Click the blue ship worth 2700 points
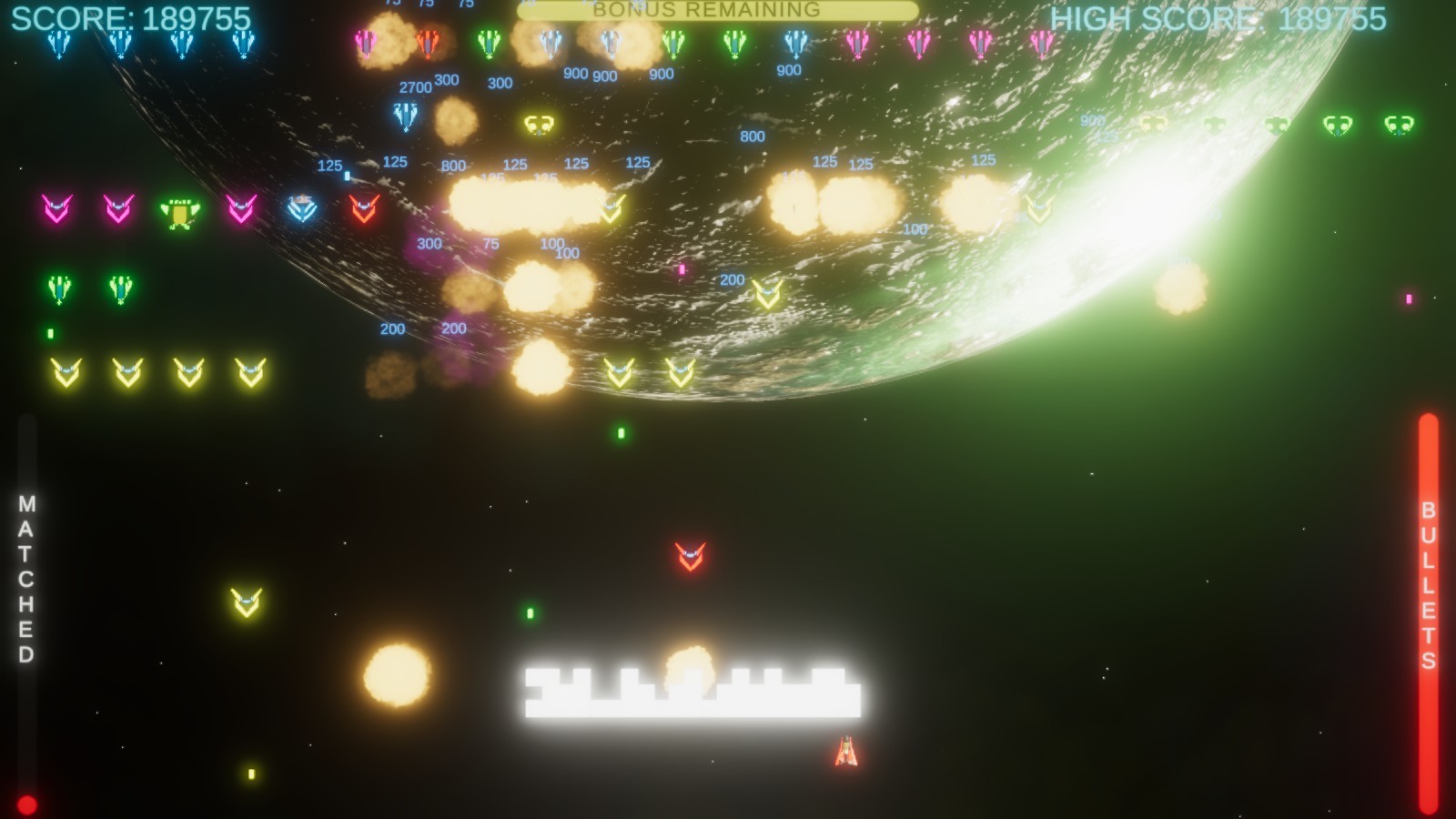 [406, 117]
